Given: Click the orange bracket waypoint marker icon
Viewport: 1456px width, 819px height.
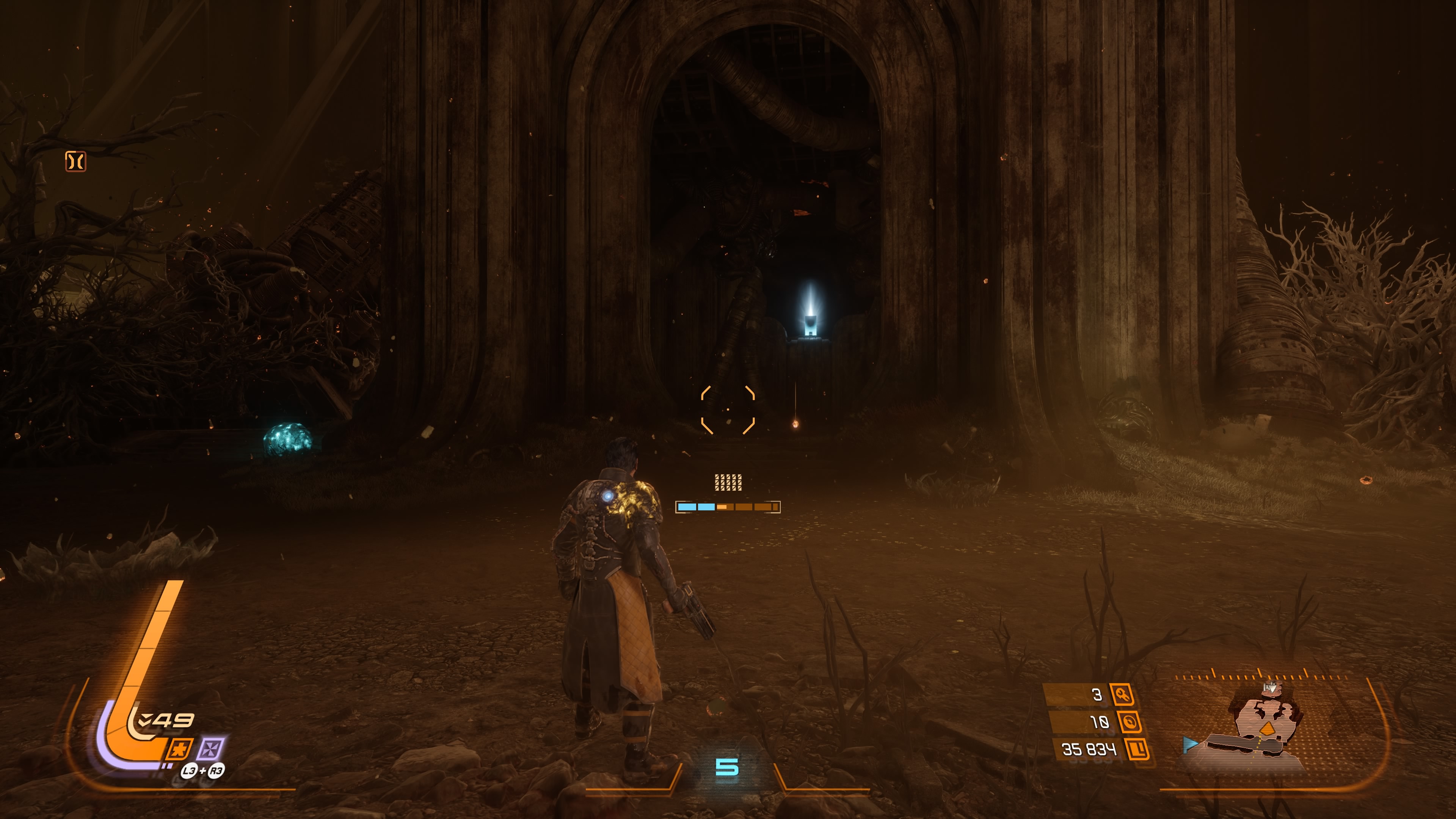Looking at the screenshot, I should coord(76,161).
